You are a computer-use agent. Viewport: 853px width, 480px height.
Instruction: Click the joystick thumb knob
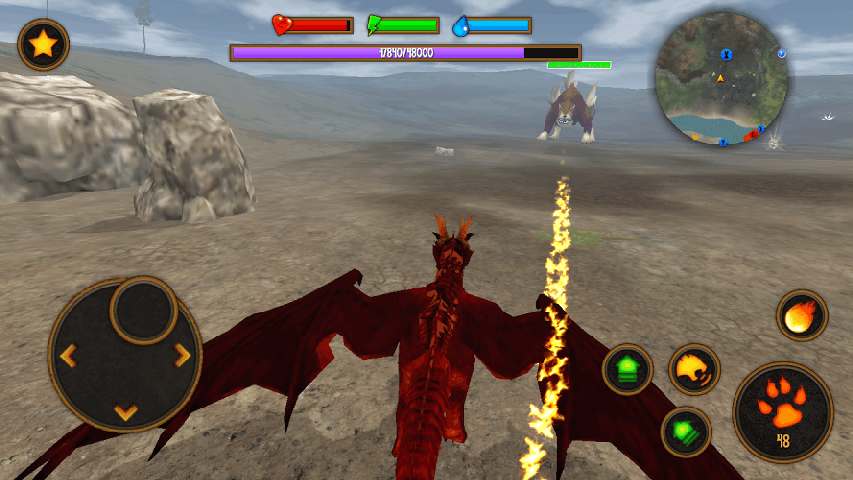[144, 311]
